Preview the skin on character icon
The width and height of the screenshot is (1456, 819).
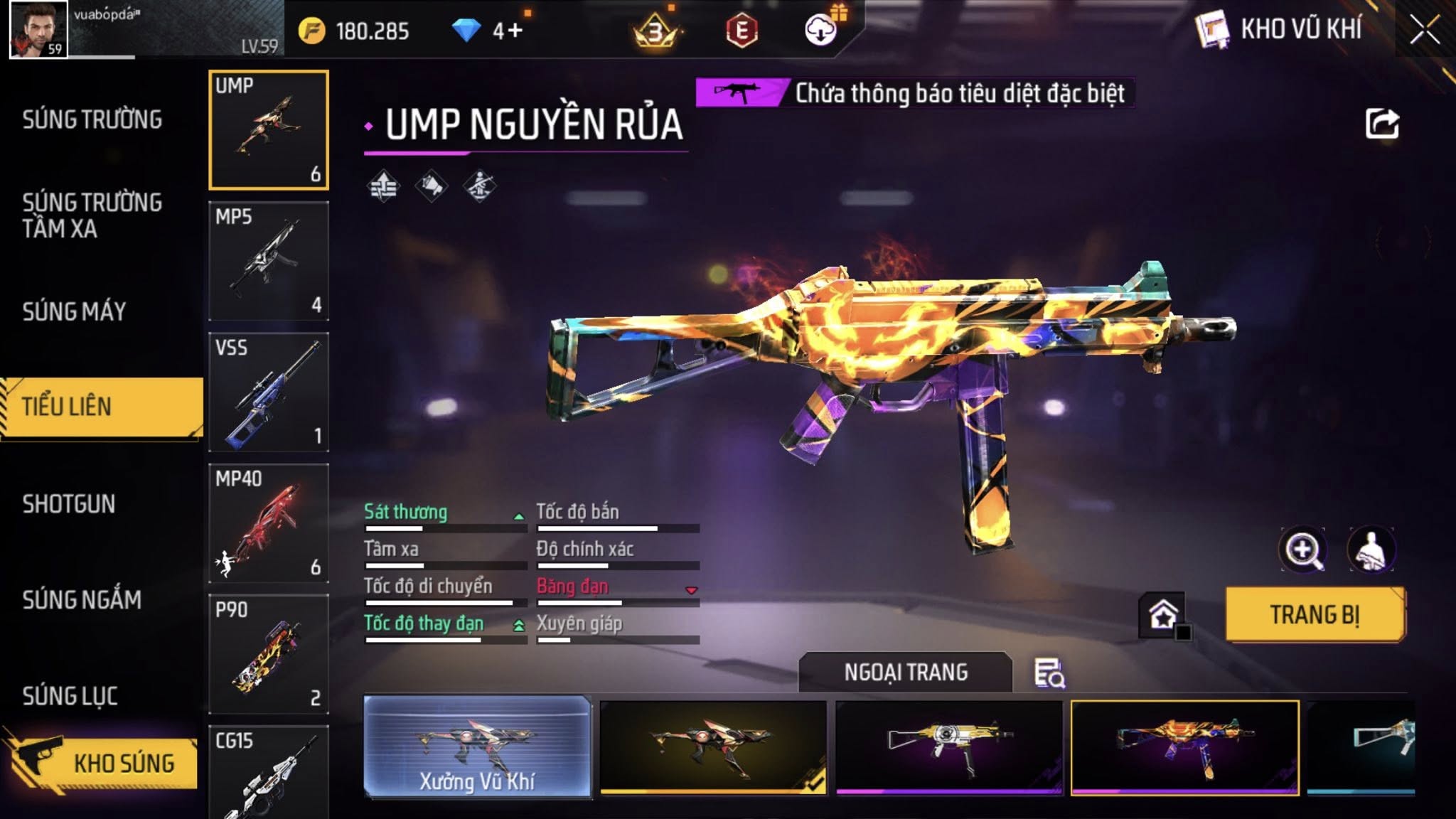click(x=1371, y=550)
